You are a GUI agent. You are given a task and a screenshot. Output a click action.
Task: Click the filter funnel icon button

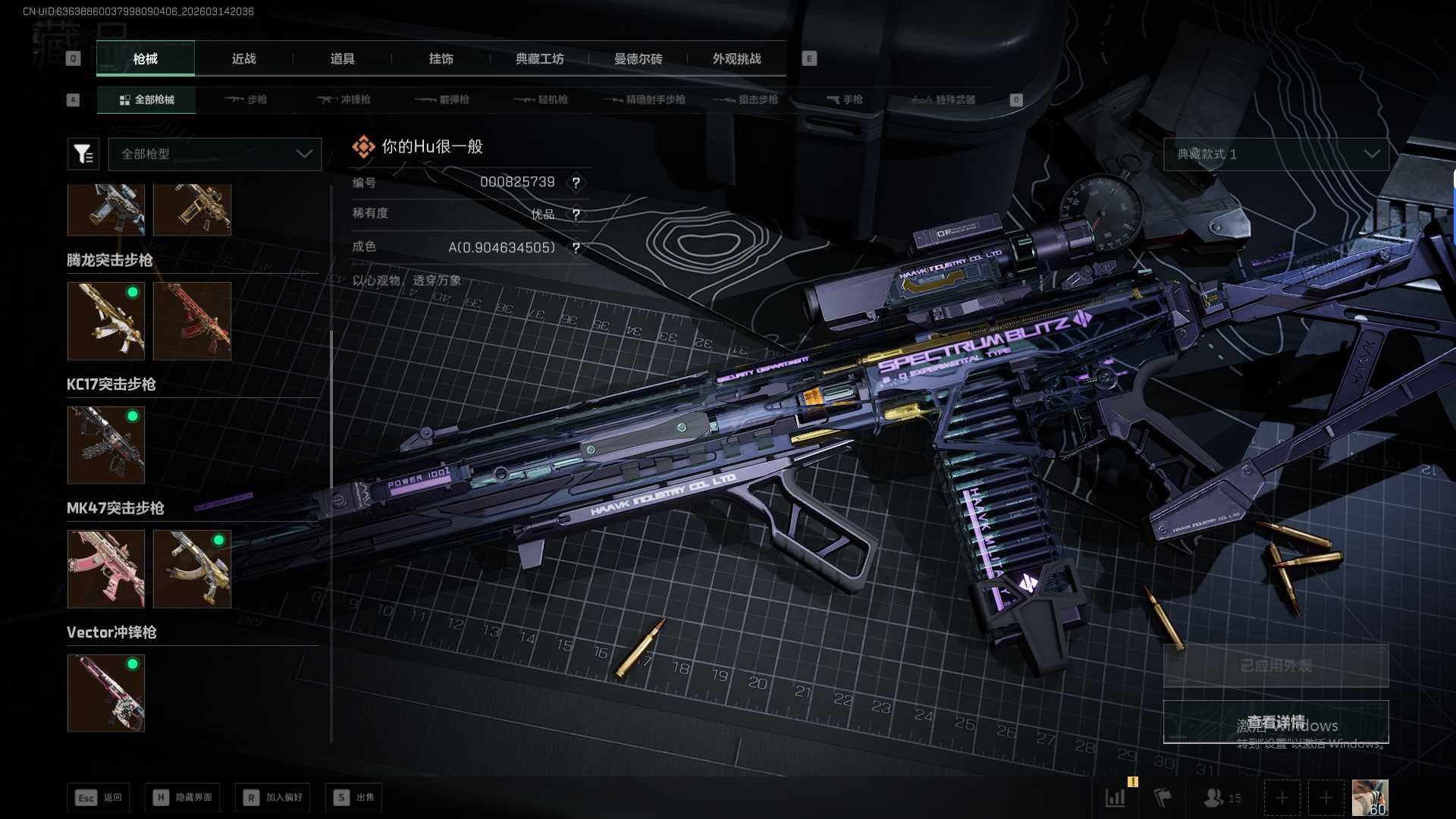click(x=83, y=154)
